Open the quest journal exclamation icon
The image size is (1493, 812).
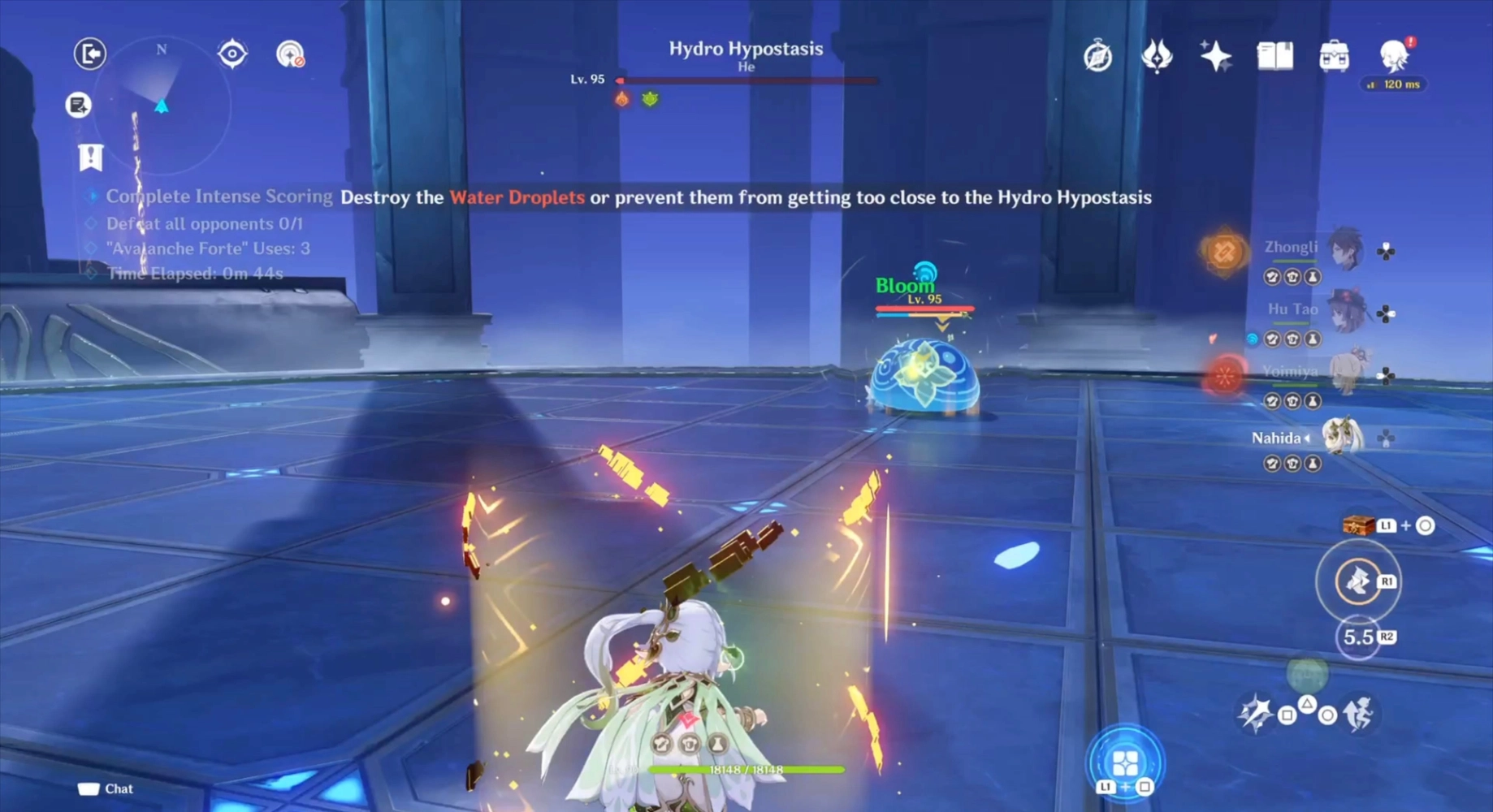tap(90, 158)
